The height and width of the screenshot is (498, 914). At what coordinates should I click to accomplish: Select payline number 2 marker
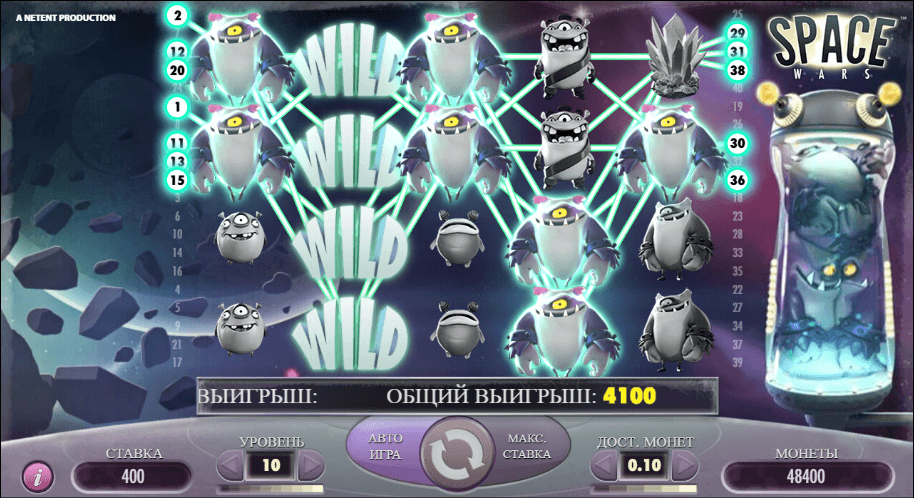pos(178,16)
